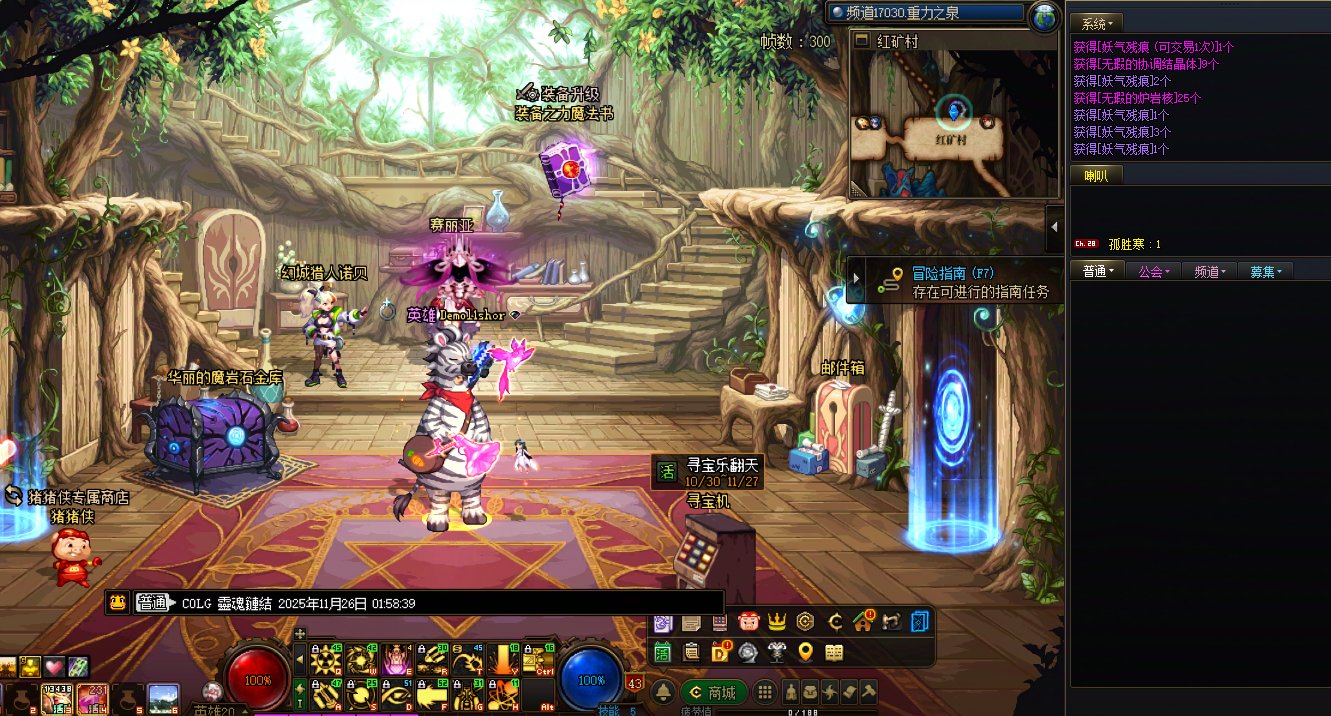The image size is (1331, 716).
Task: Switch to the 募集 recruit chat tab
Action: [1264, 271]
